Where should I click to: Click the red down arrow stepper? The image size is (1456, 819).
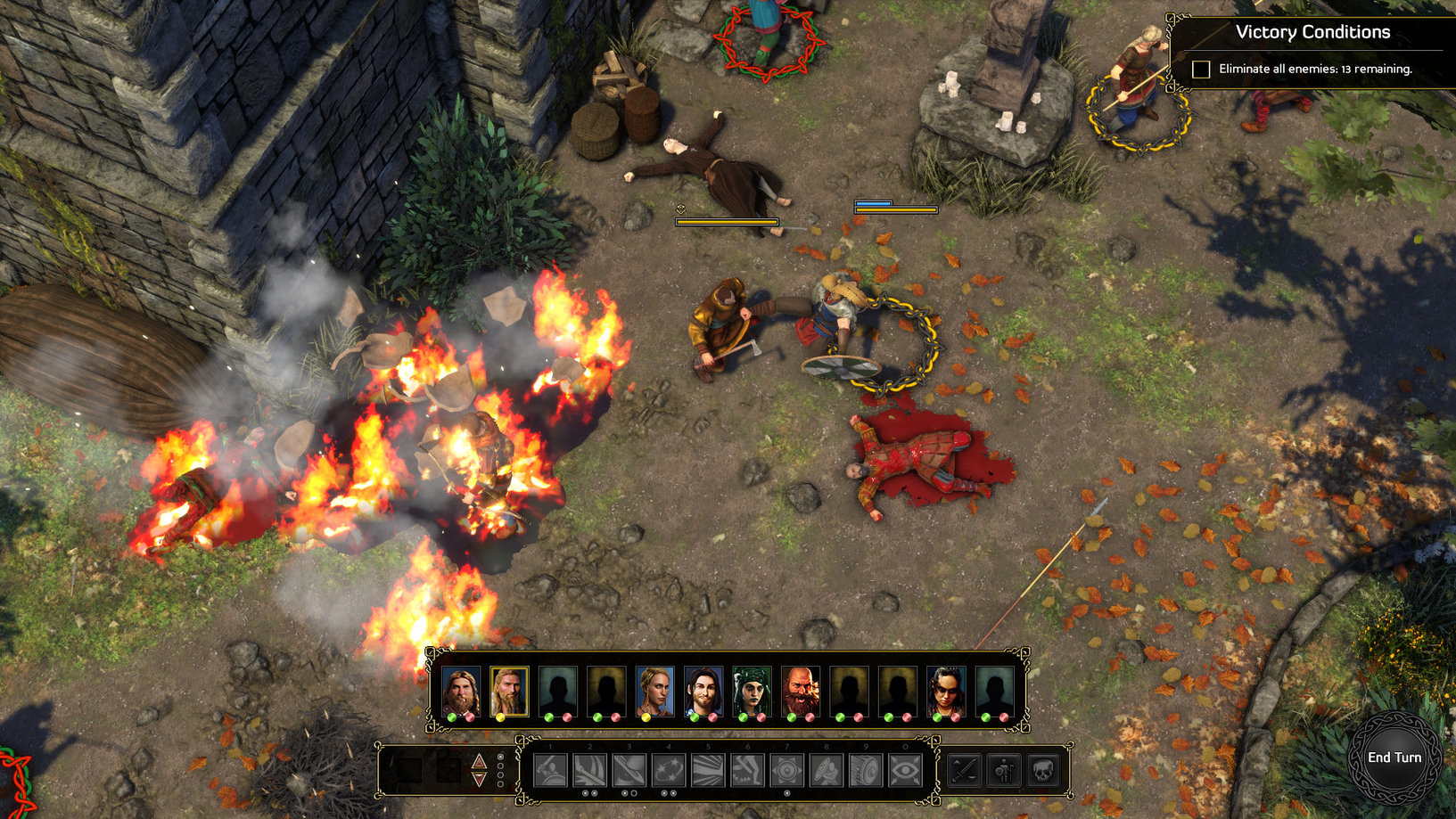click(479, 780)
